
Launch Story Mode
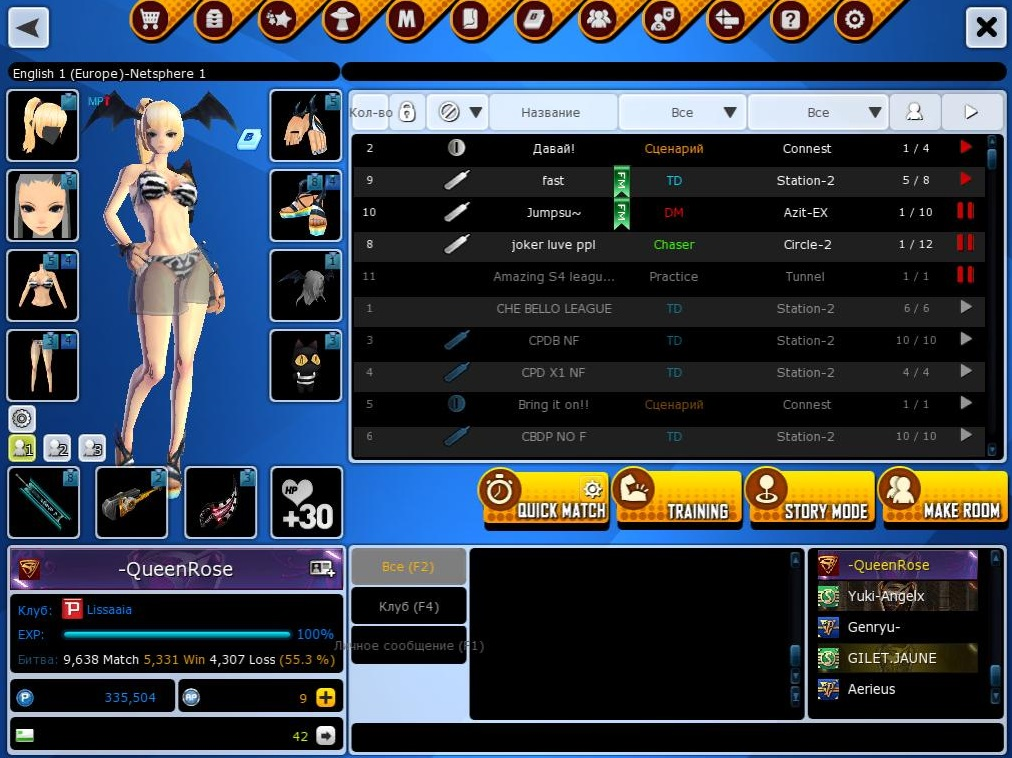coord(810,498)
